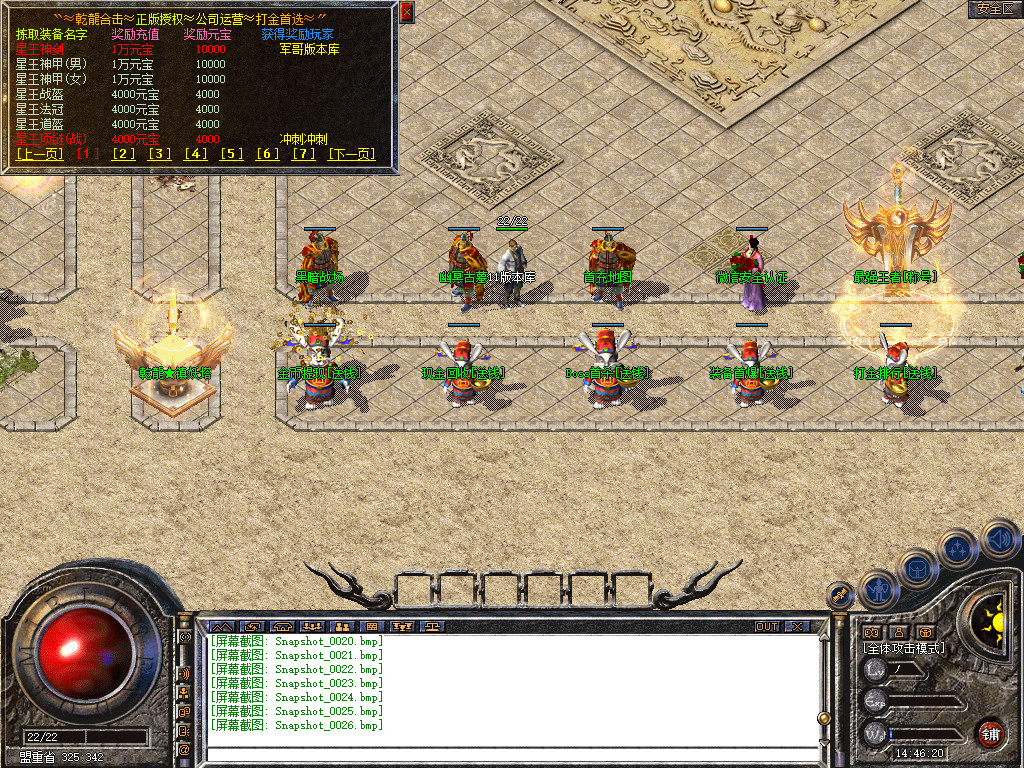Open the bag inventory round button
Image resolution: width=1024 pixels, height=768 pixels.
(916, 569)
